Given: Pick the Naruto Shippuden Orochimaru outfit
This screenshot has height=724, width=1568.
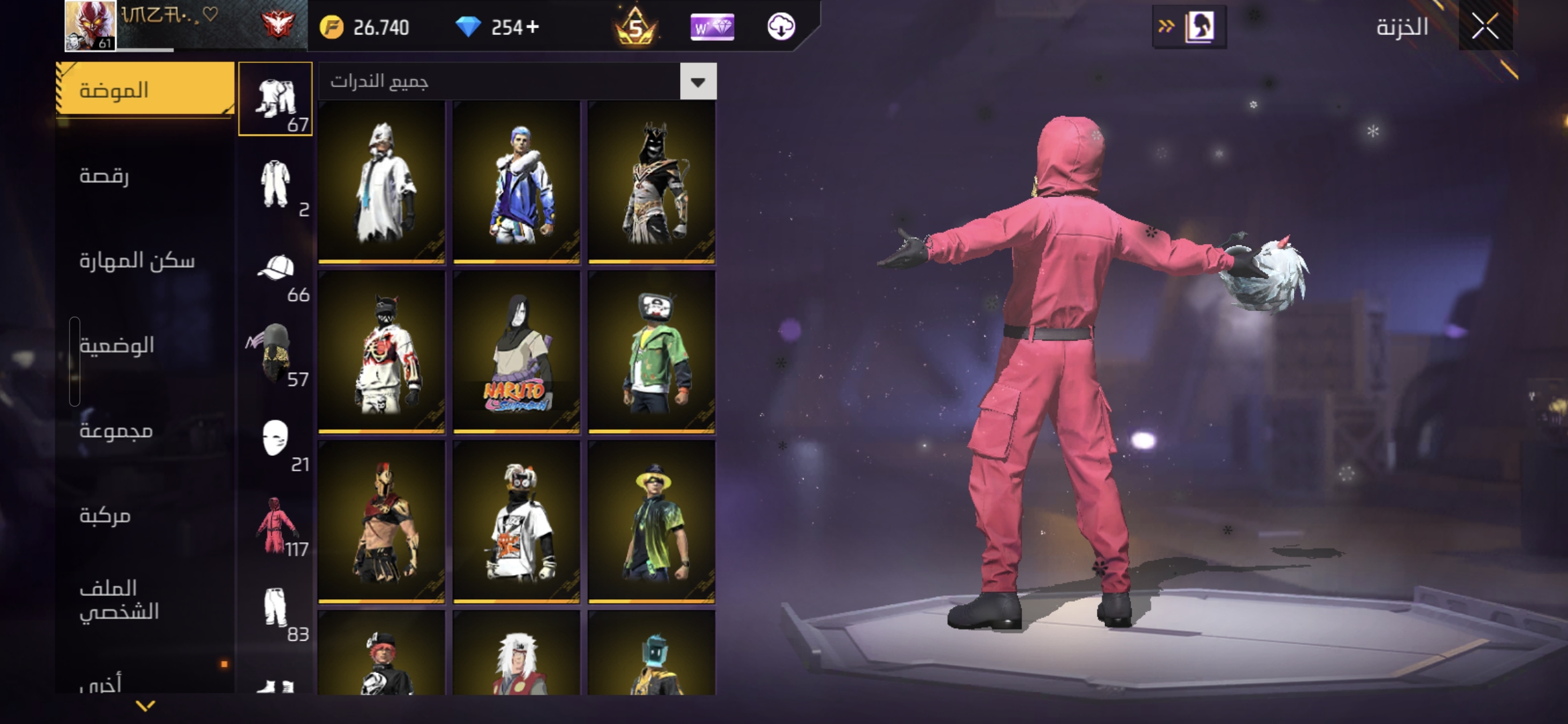Looking at the screenshot, I should pyautogui.click(x=516, y=351).
